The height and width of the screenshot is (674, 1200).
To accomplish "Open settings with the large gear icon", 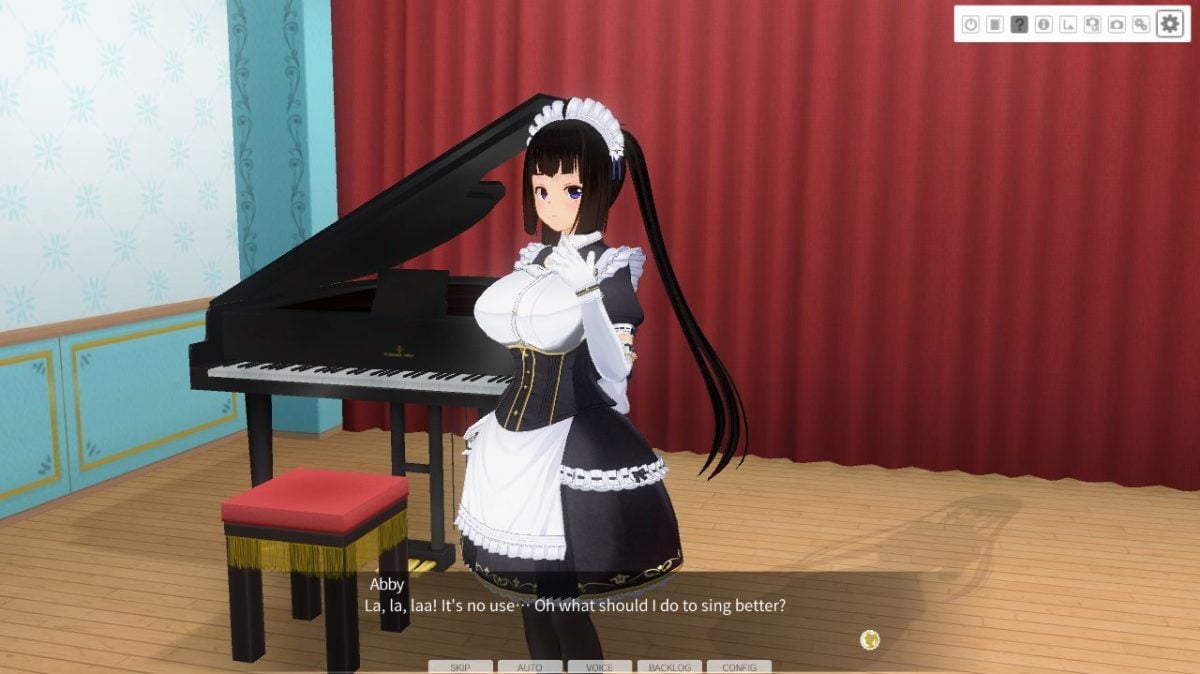I will tap(1169, 24).
